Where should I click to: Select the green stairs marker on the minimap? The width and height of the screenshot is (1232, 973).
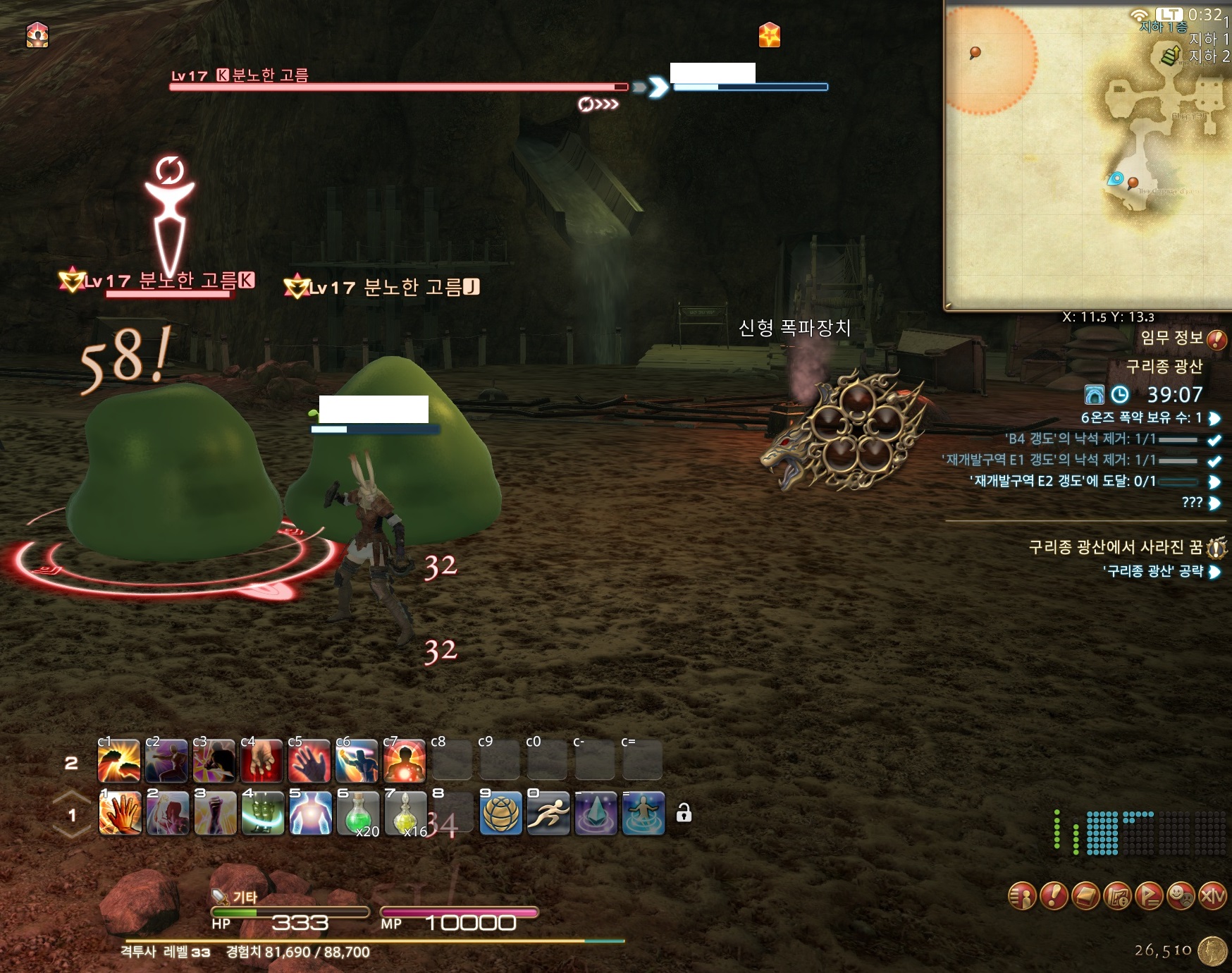(1171, 54)
